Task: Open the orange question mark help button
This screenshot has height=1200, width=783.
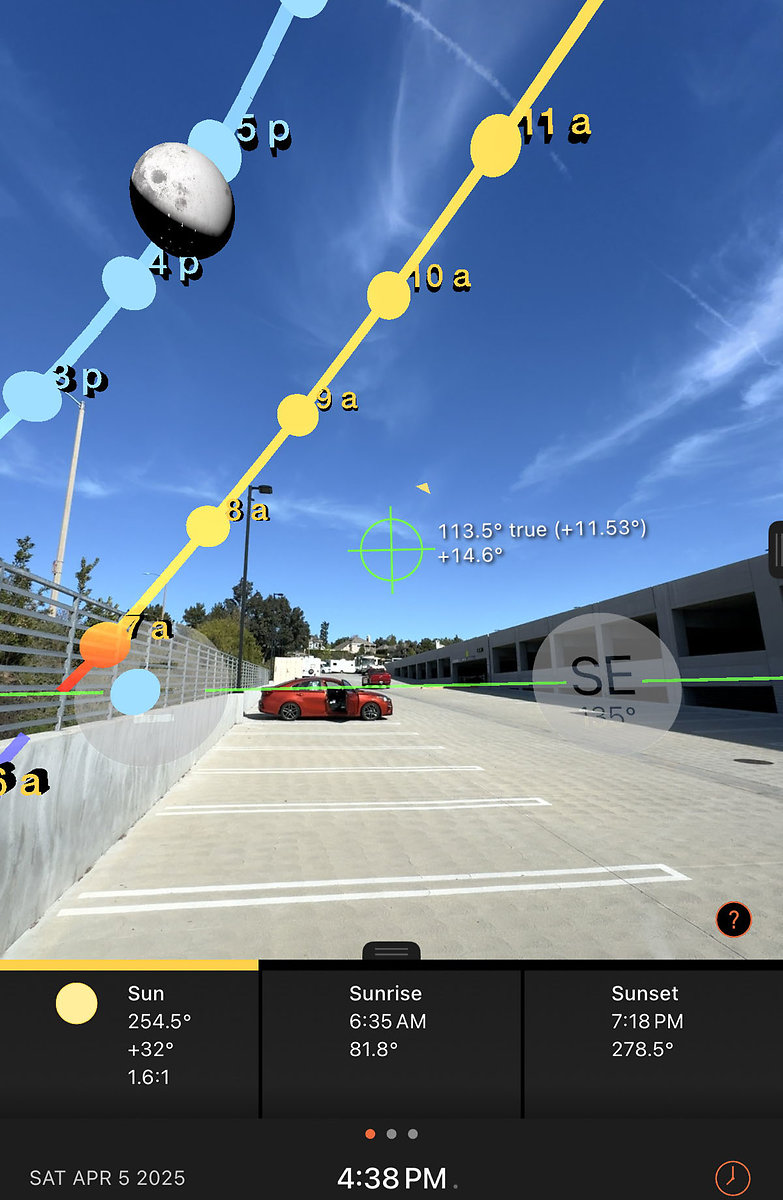Action: [733, 919]
